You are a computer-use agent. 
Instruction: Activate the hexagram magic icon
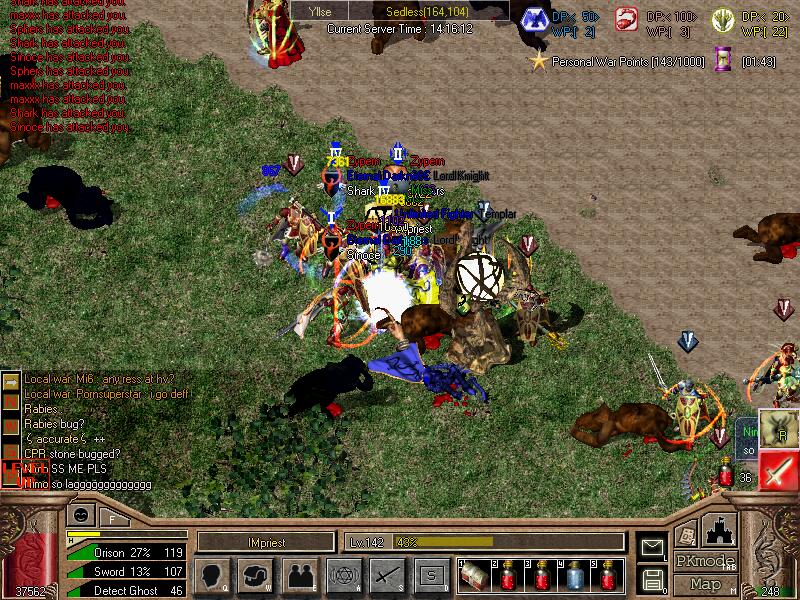pyautogui.click(x=343, y=574)
